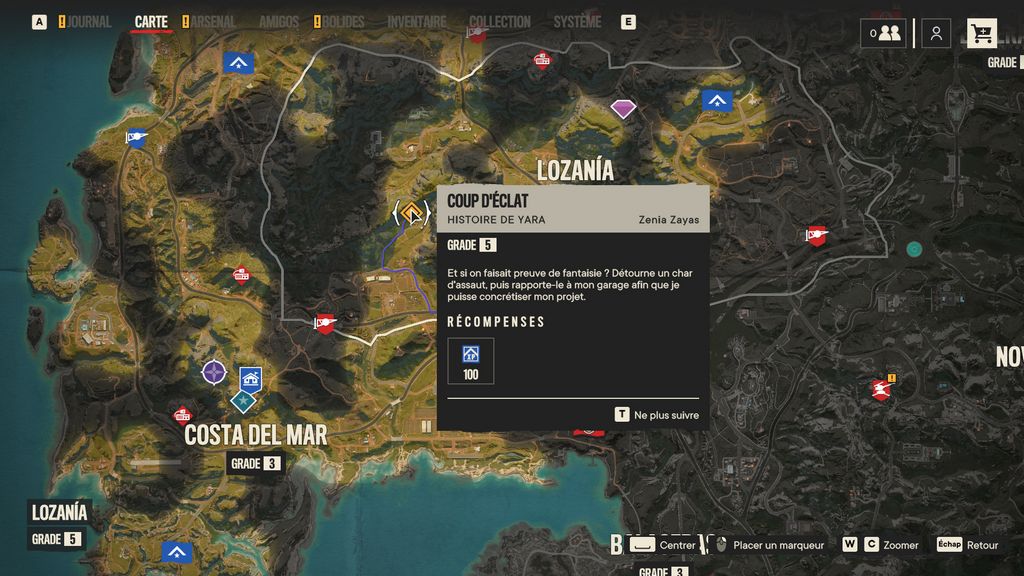Open the Amigos tab
This screenshot has height=576, width=1024.
[x=278, y=22]
